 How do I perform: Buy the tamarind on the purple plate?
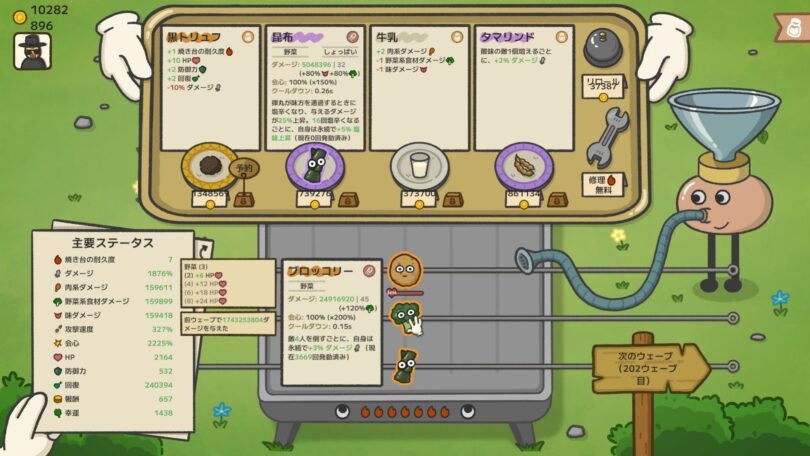click(523, 165)
